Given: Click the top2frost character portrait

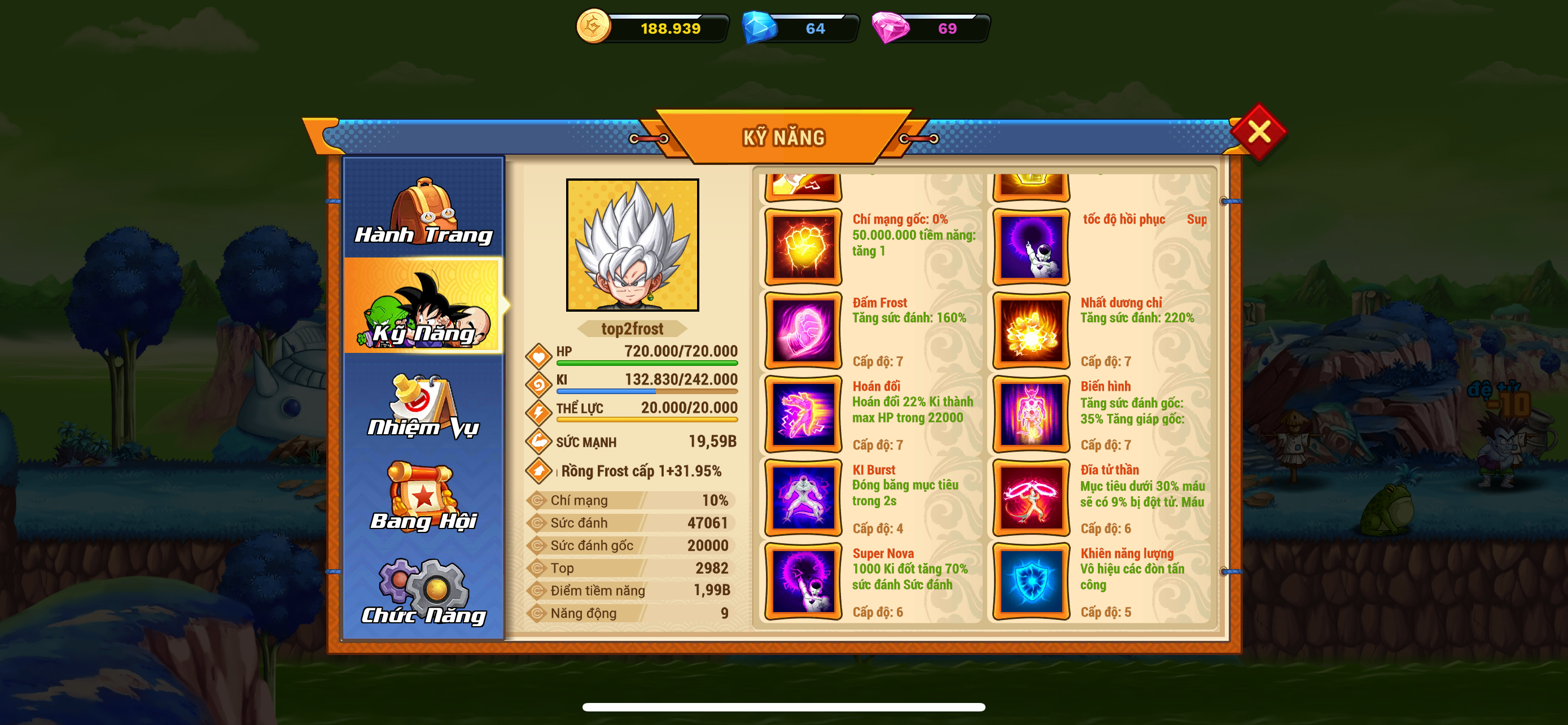Looking at the screenshot, I should pyautogui.click(x=632, y=244).
